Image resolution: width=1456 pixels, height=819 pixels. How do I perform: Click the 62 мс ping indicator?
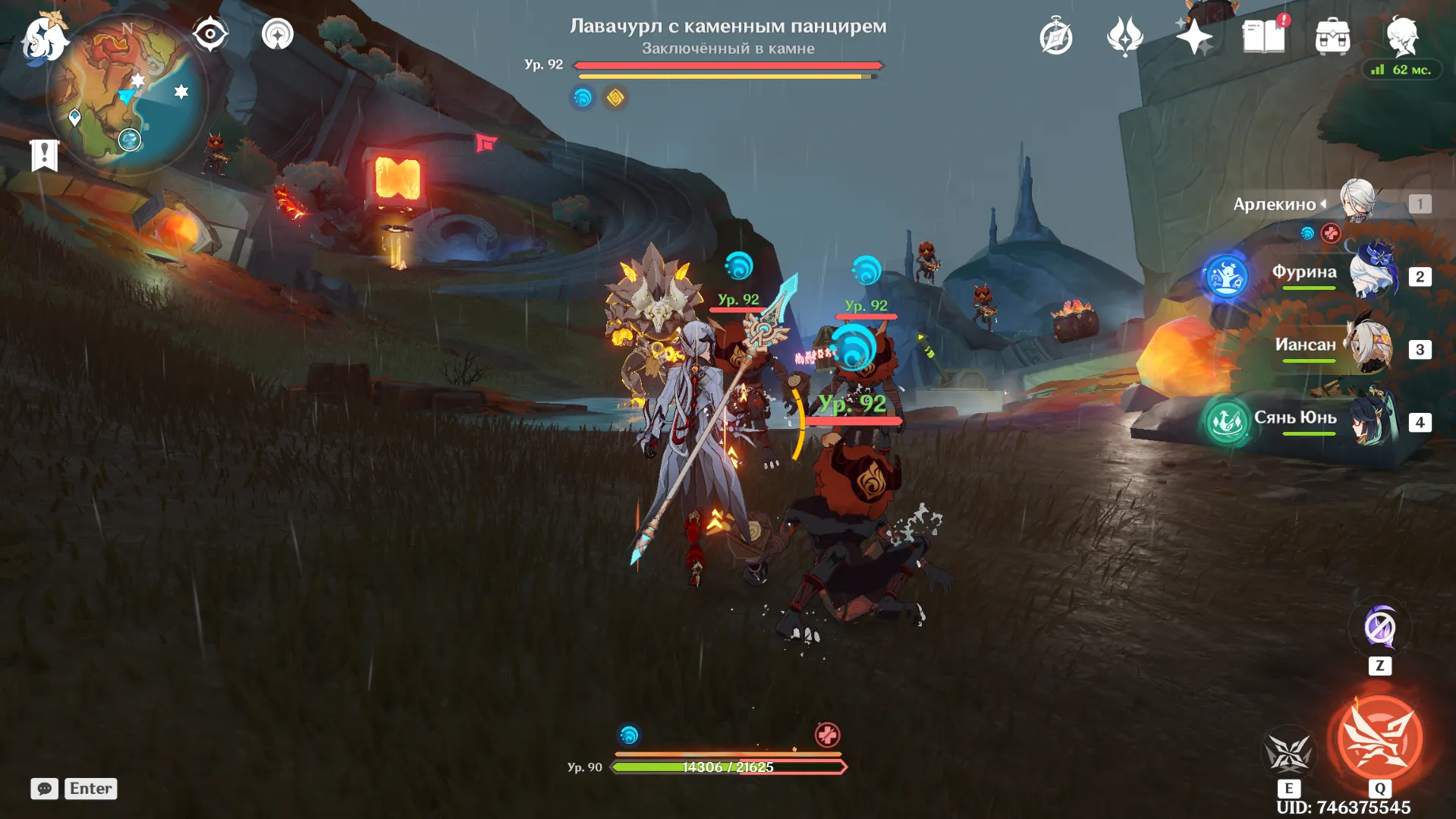(x=1401, y=71)
